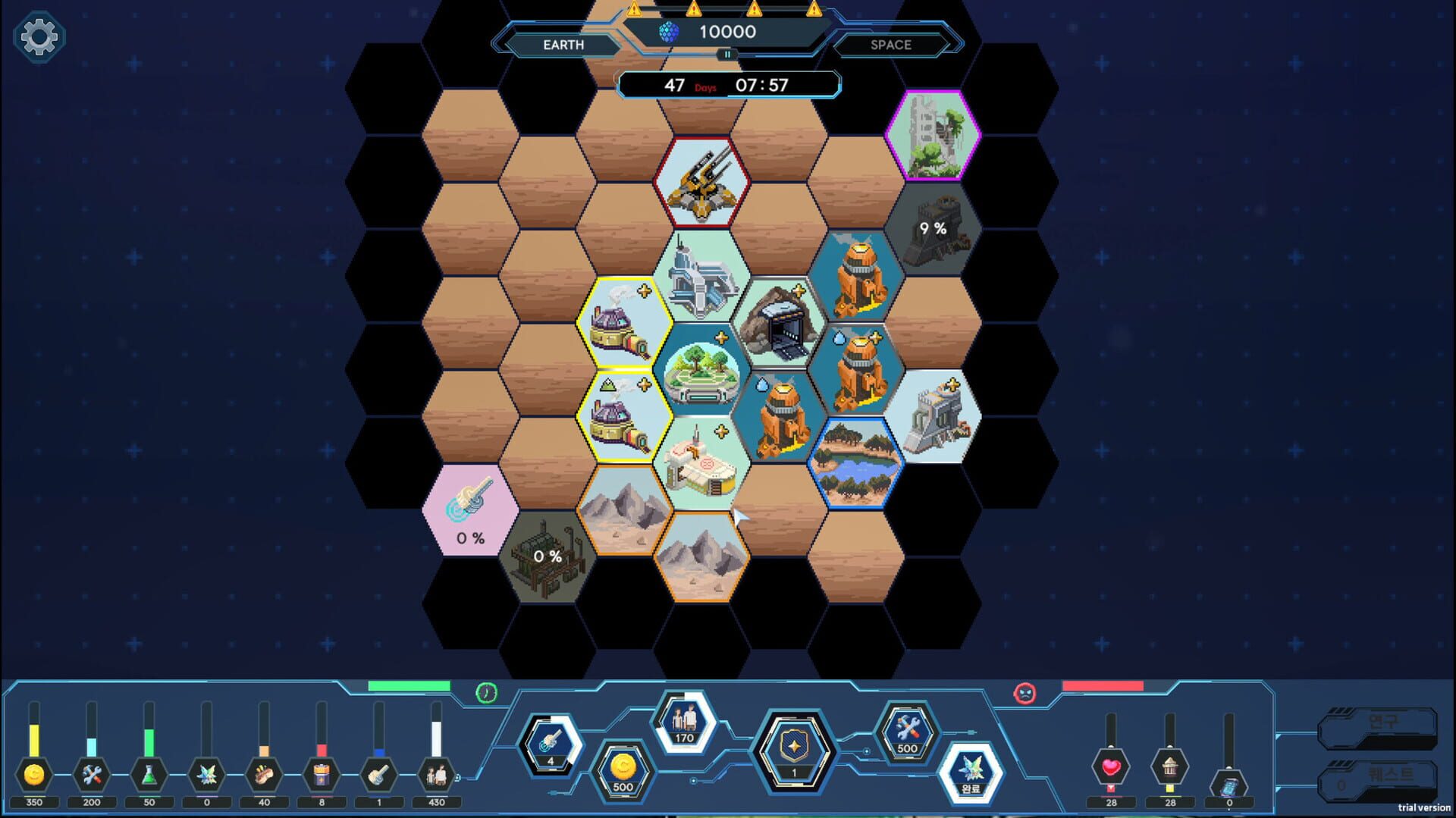Switch to the EARTH tab
Image resolution: width=1456 pixels, height=818 pixels.
click(562, 45)
